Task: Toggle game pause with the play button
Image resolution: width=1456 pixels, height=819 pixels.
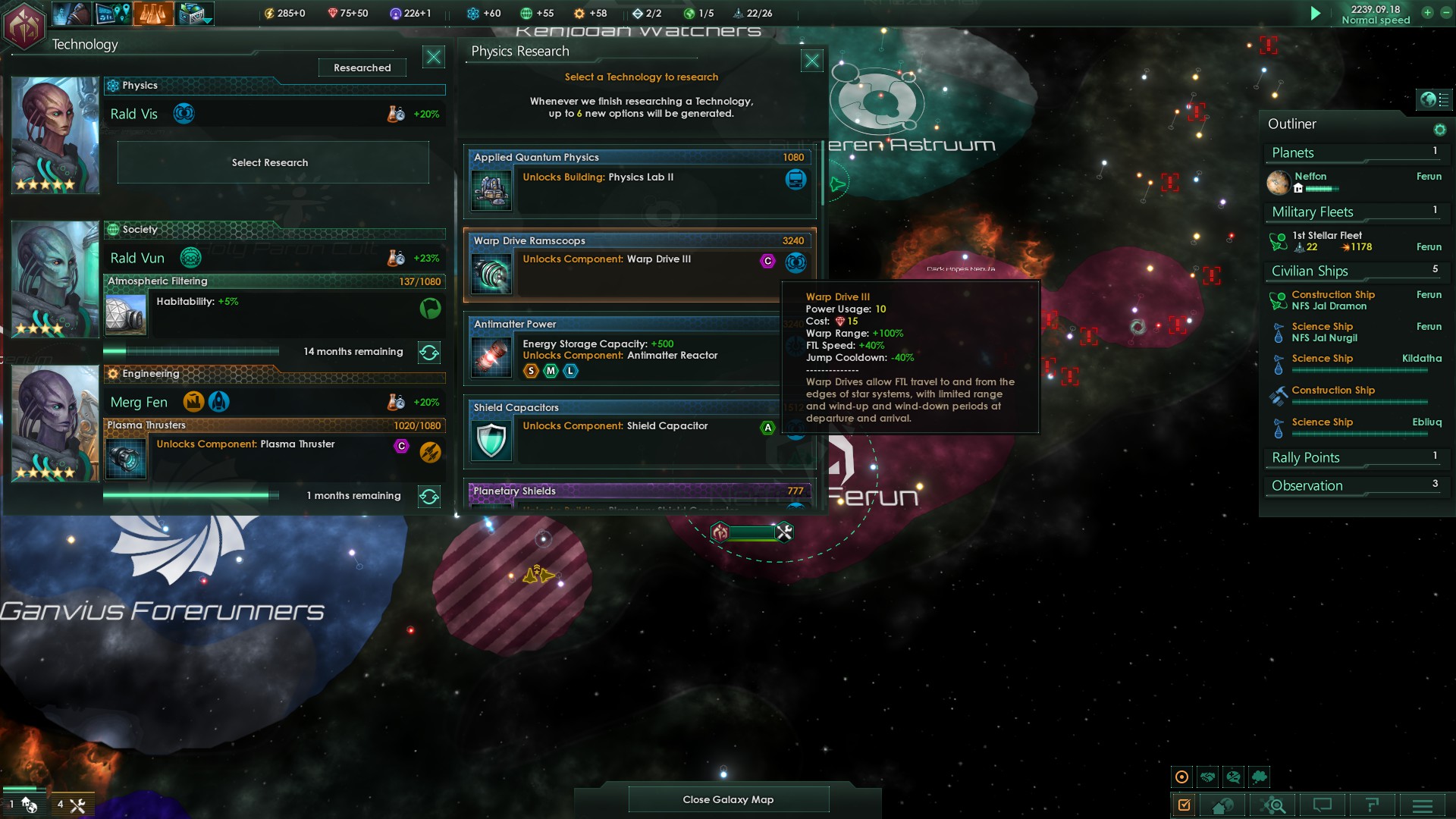Action: (x=1316, y=14)
